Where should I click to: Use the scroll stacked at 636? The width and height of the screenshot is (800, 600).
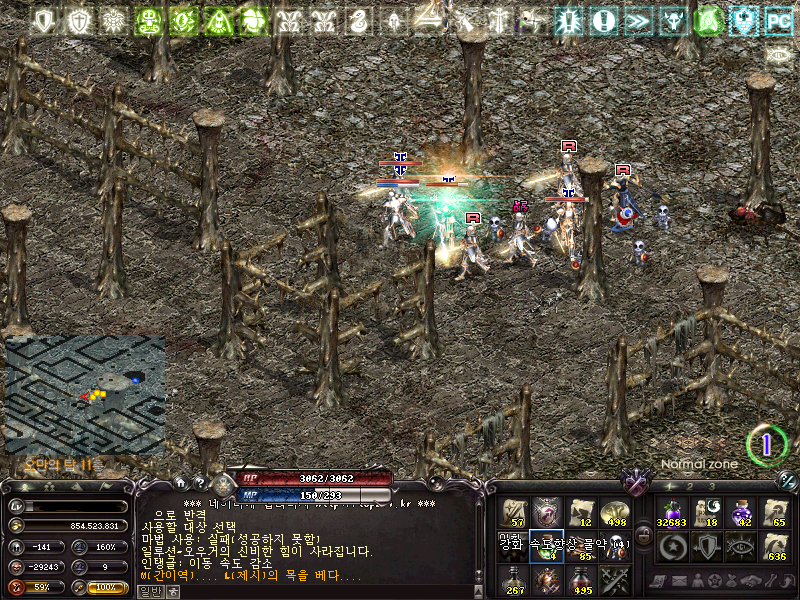coord(775,546)
